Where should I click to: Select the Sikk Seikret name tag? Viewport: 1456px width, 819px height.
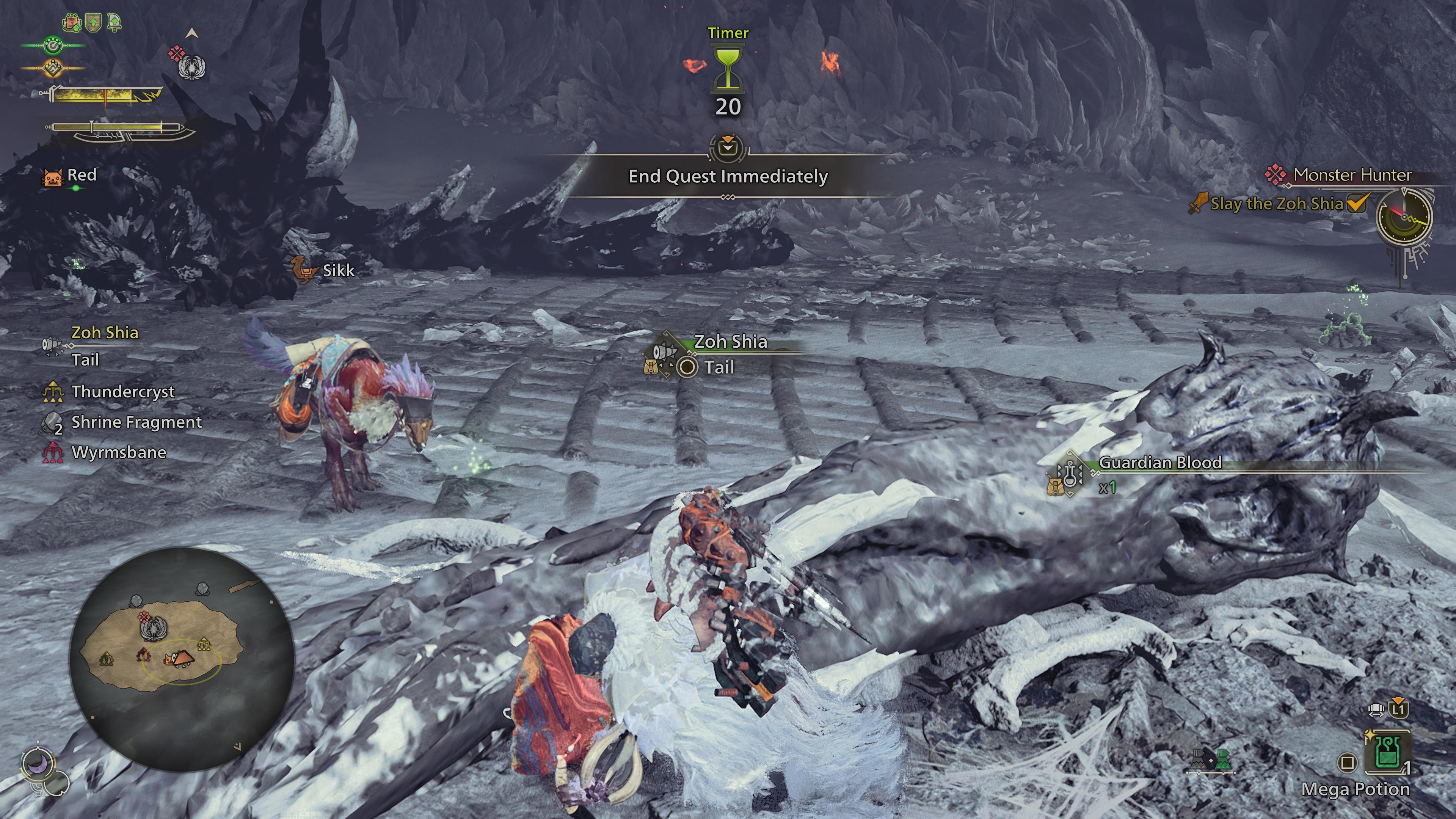(337, 270)
